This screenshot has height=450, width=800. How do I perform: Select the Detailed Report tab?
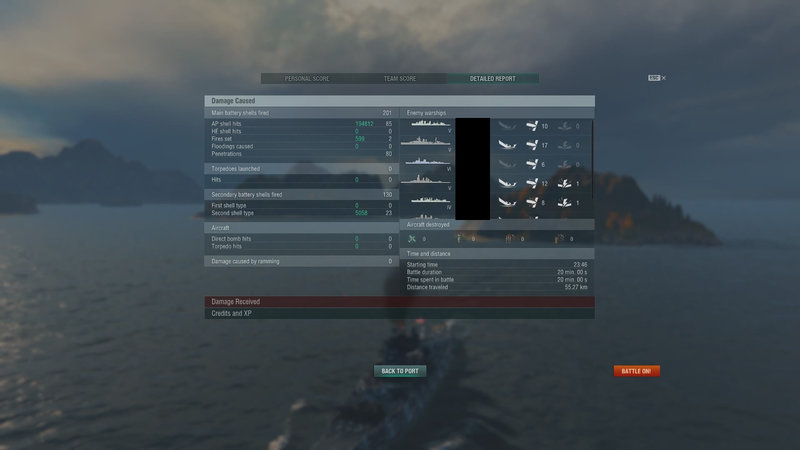(x=492, y=79)
